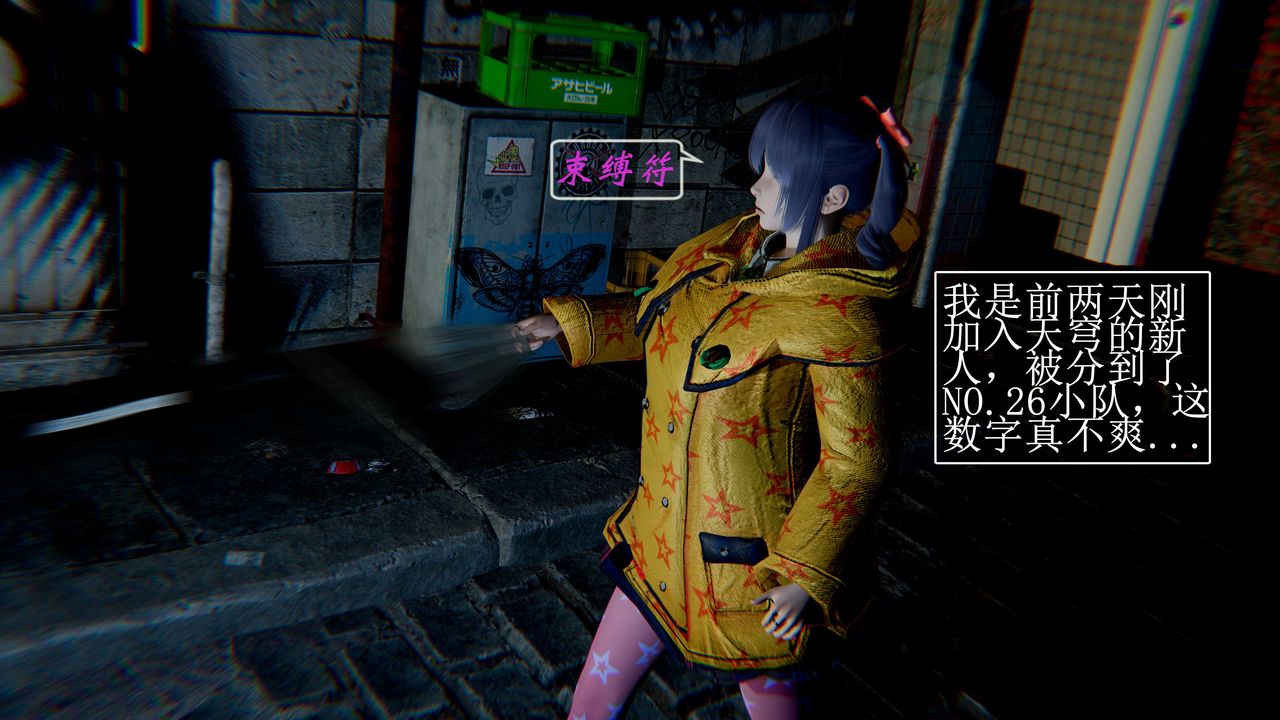
Task: Click the 束缚符 speech bubble
Action: click(x=618, y=168)
